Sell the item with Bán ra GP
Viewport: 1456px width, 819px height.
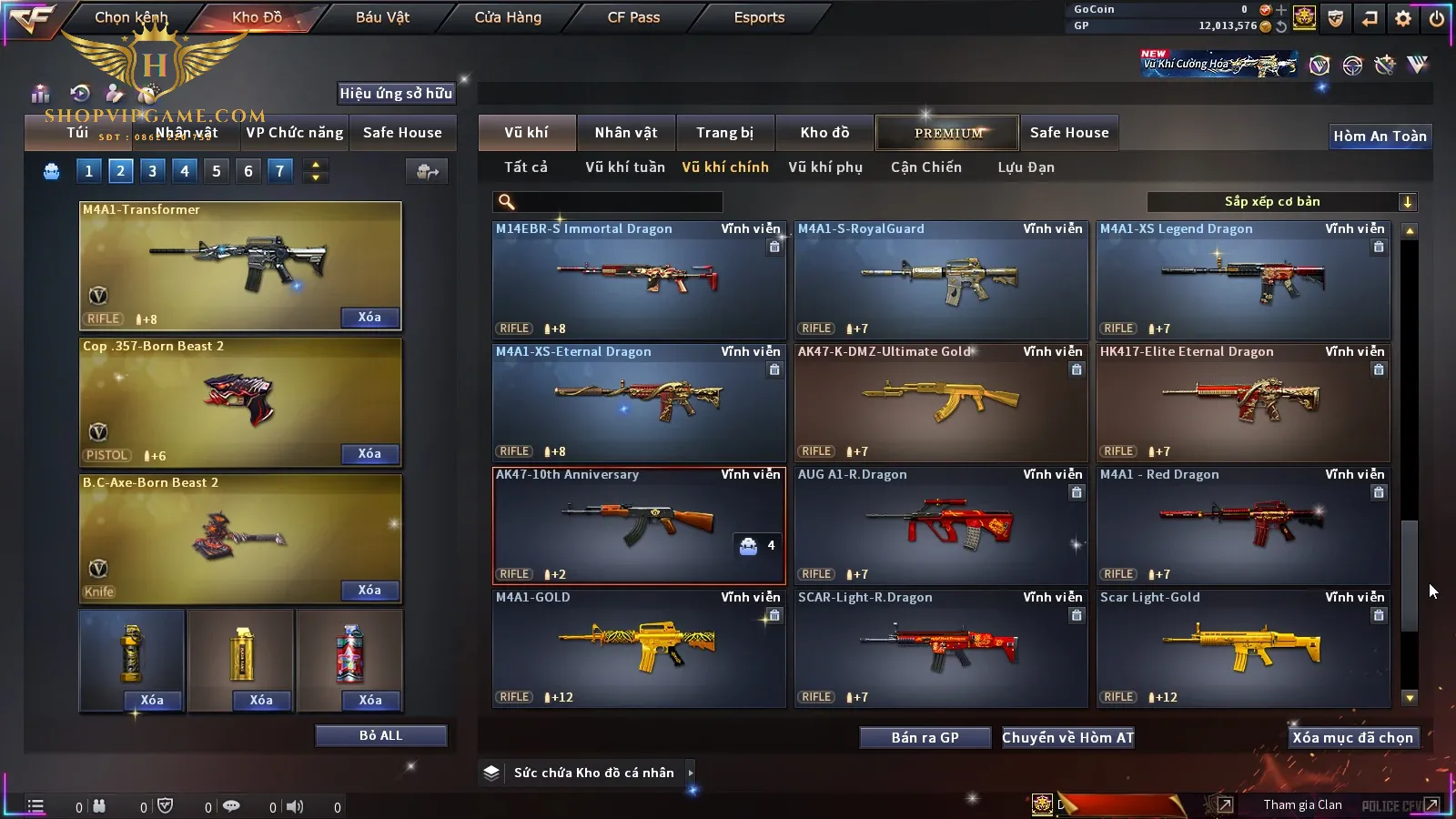point(925,737)
